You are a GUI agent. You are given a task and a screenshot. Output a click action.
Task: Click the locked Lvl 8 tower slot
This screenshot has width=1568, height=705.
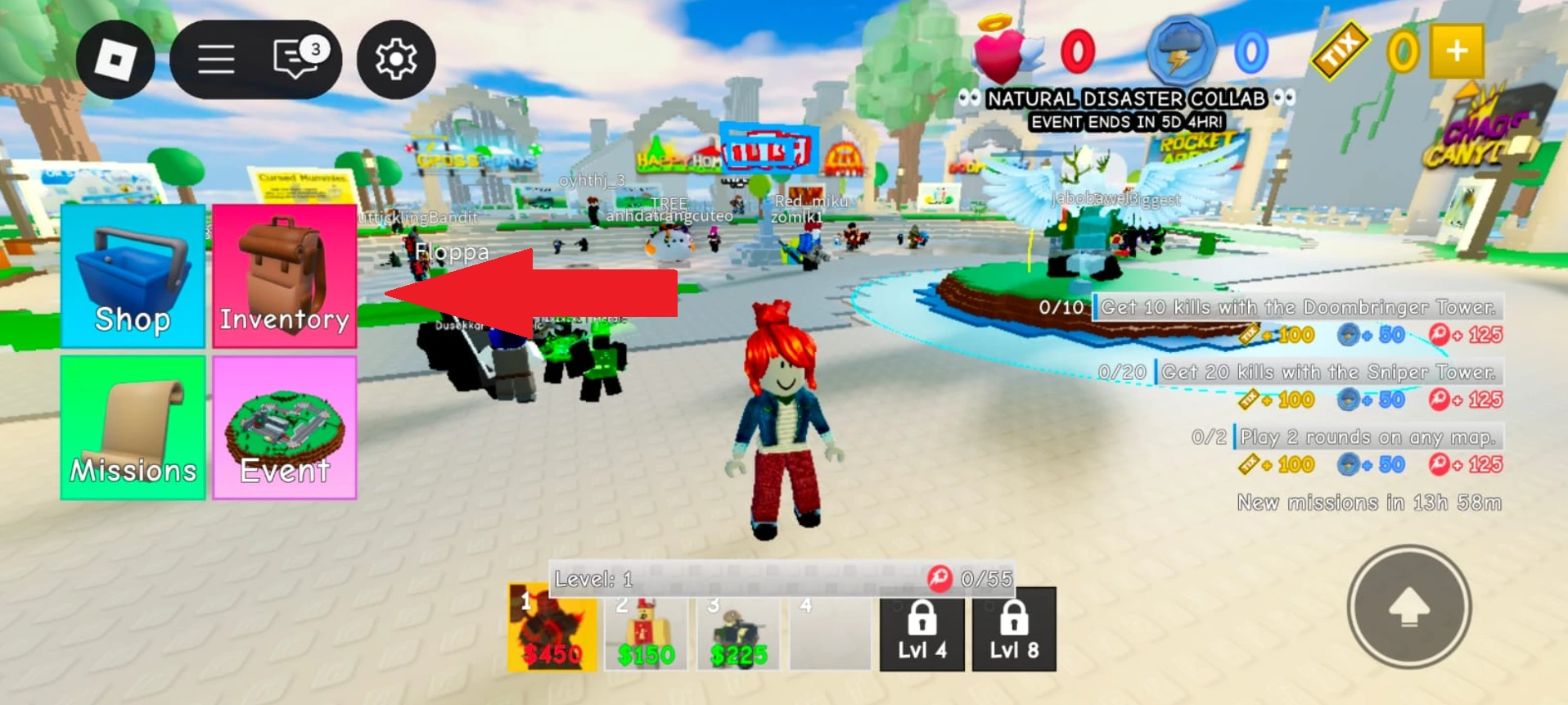click(x=1014, y=629)
